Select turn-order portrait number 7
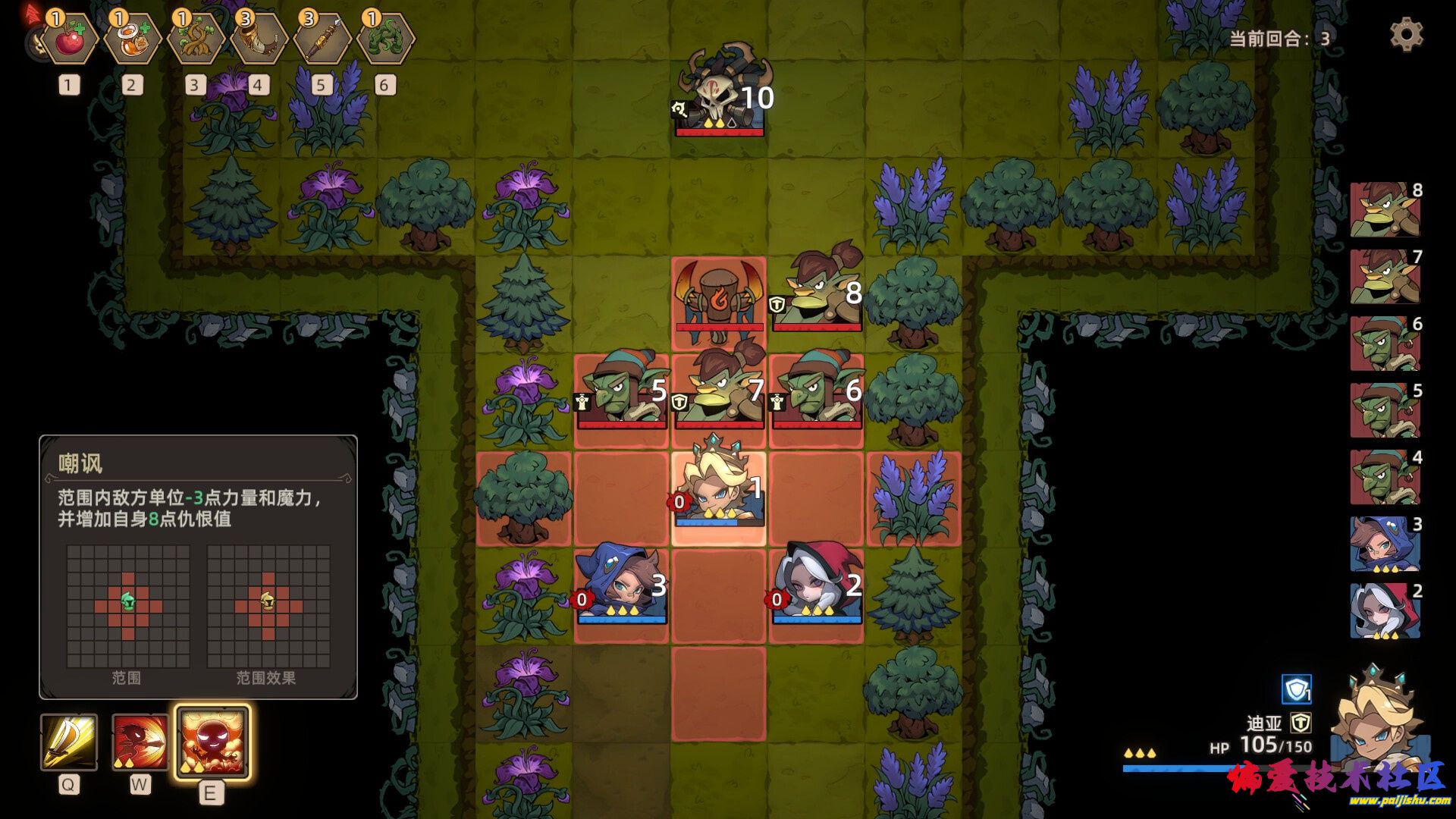Image resolution: width=1456 pixels, height=819 pixels. tap(1385, 277)
